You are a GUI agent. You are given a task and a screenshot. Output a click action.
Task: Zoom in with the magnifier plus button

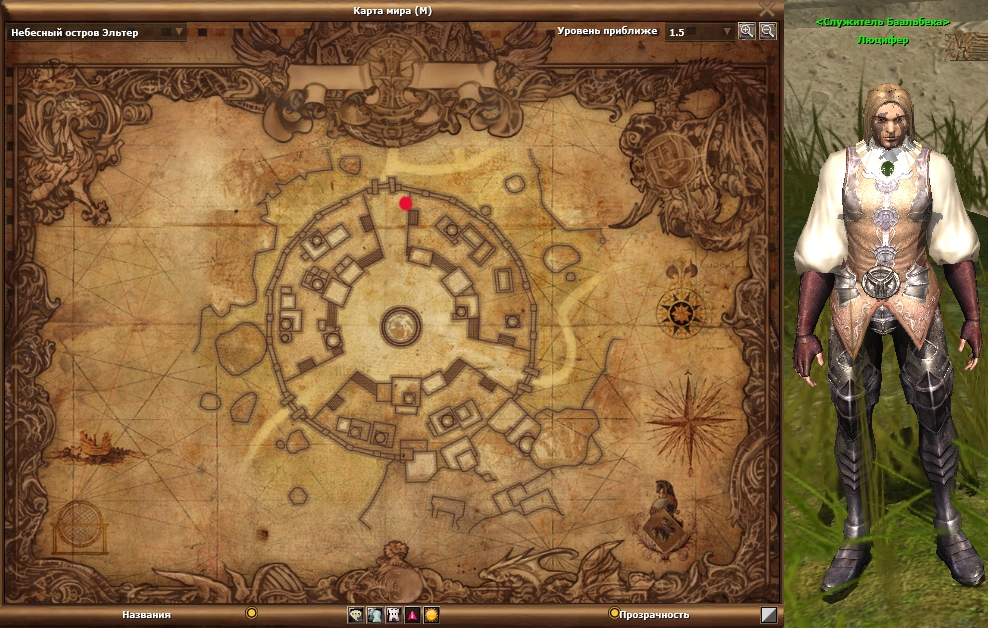(746, 31)
